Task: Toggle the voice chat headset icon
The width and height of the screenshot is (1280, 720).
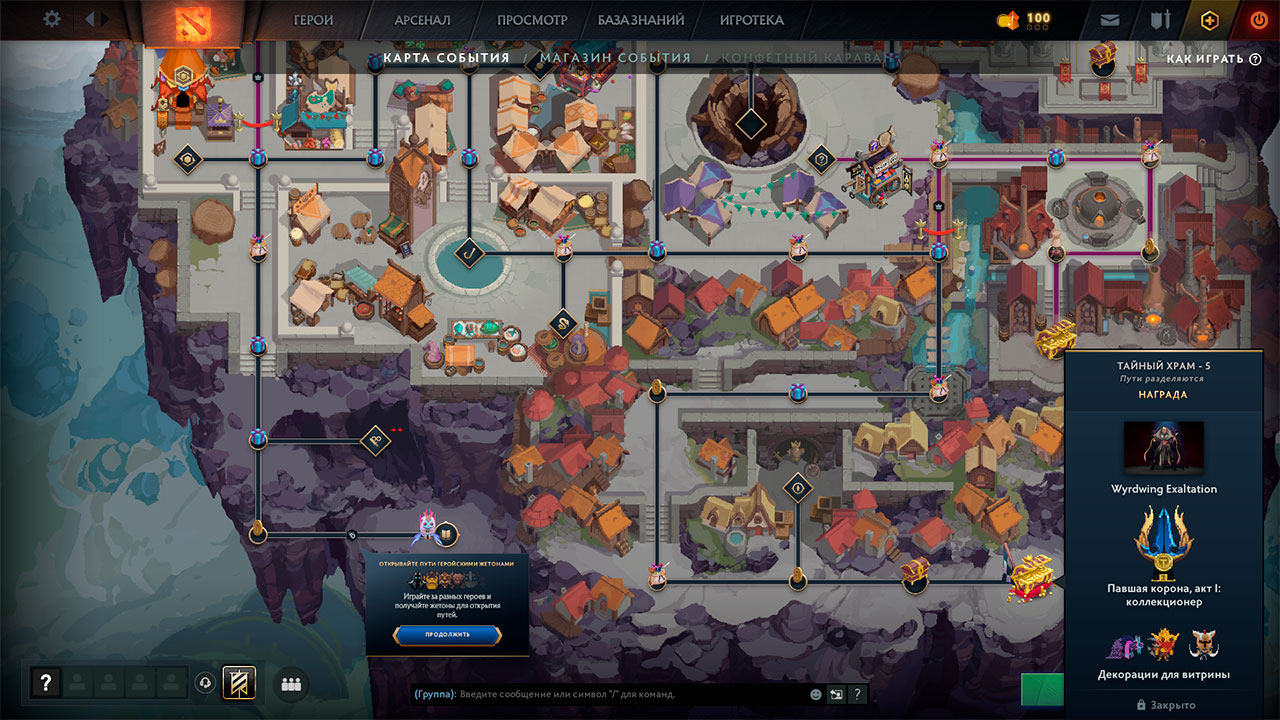Action: 206,683
